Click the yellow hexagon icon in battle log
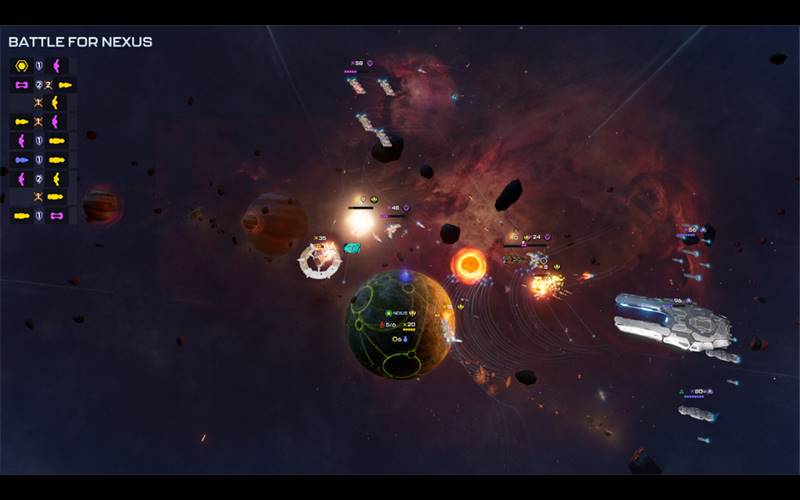800x500 pixels. point(22,66)
